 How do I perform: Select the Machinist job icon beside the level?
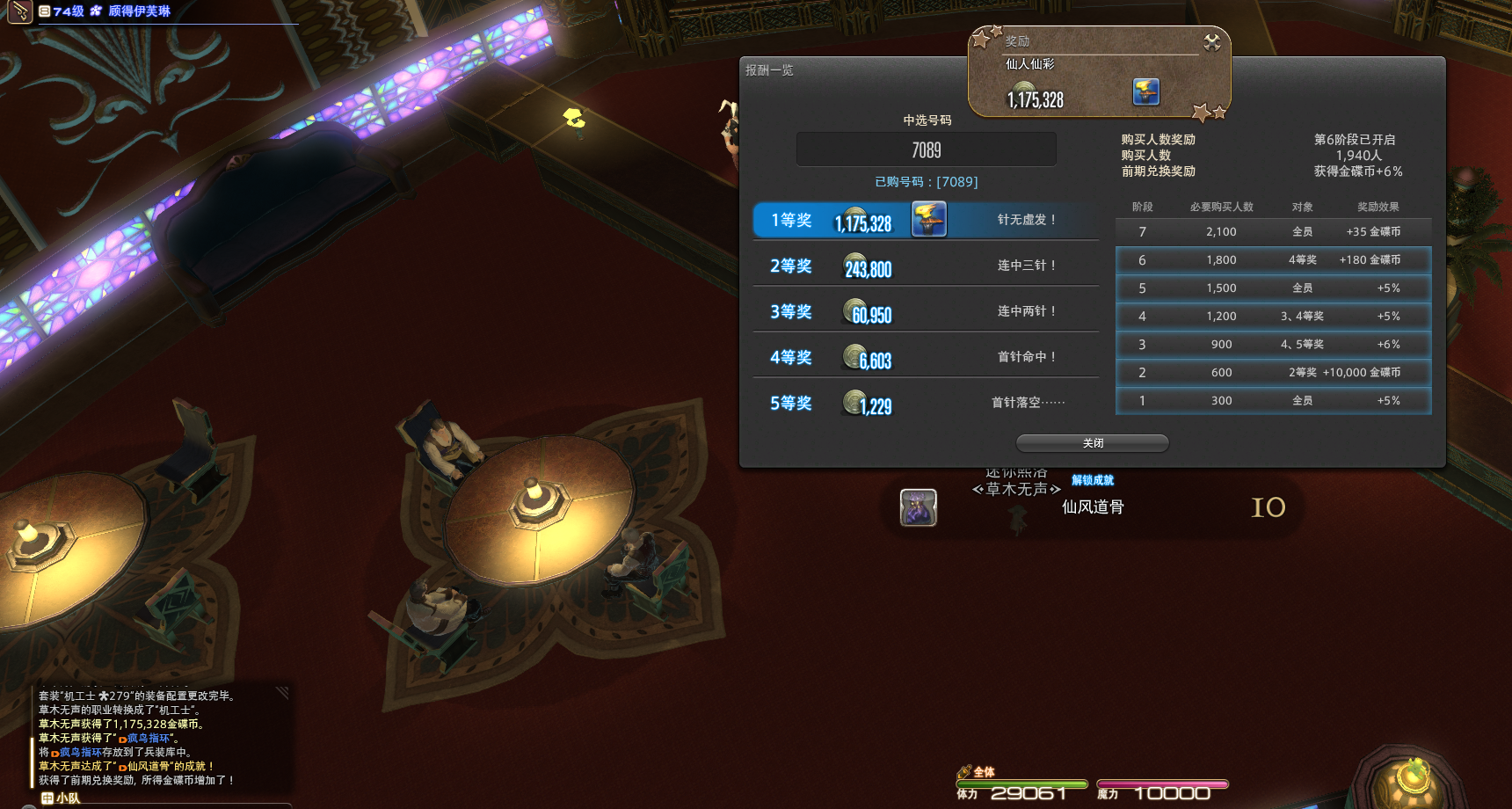[x=20, y=12]
